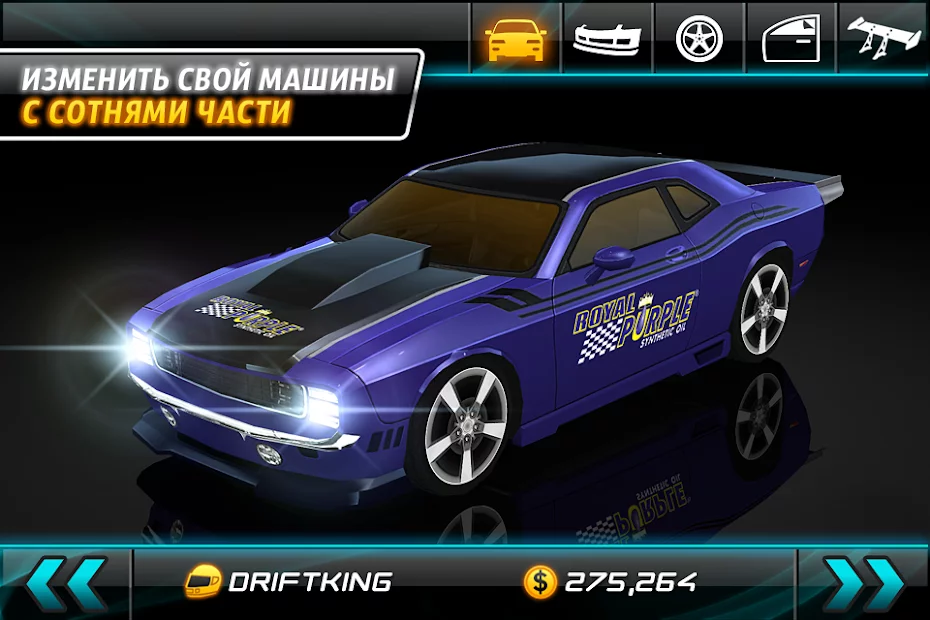Select the car body tab
Image resolution: width=930 pixels, height=620 pixels.
click(515, 38)
